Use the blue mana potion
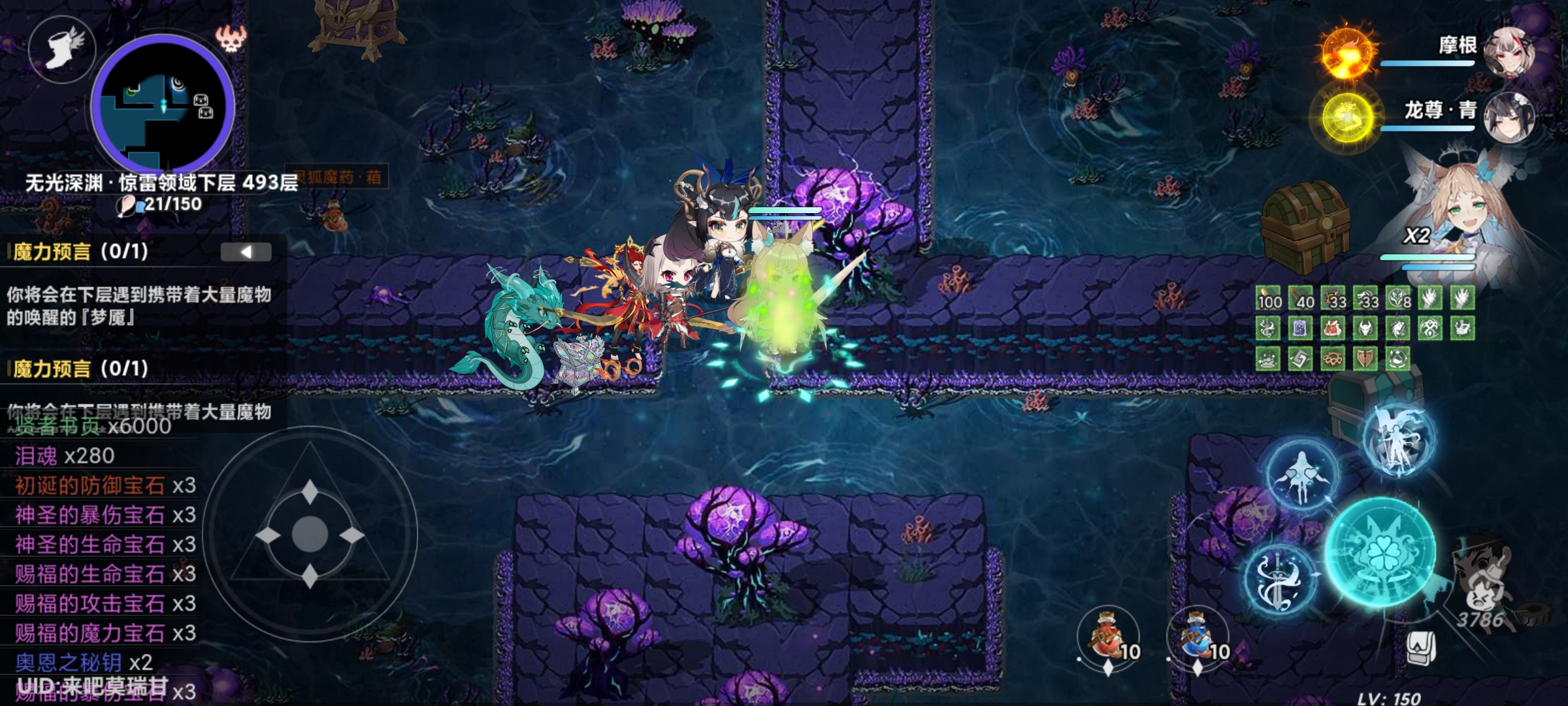Screen dimensions: 1568x706 tap(1198, 635)
